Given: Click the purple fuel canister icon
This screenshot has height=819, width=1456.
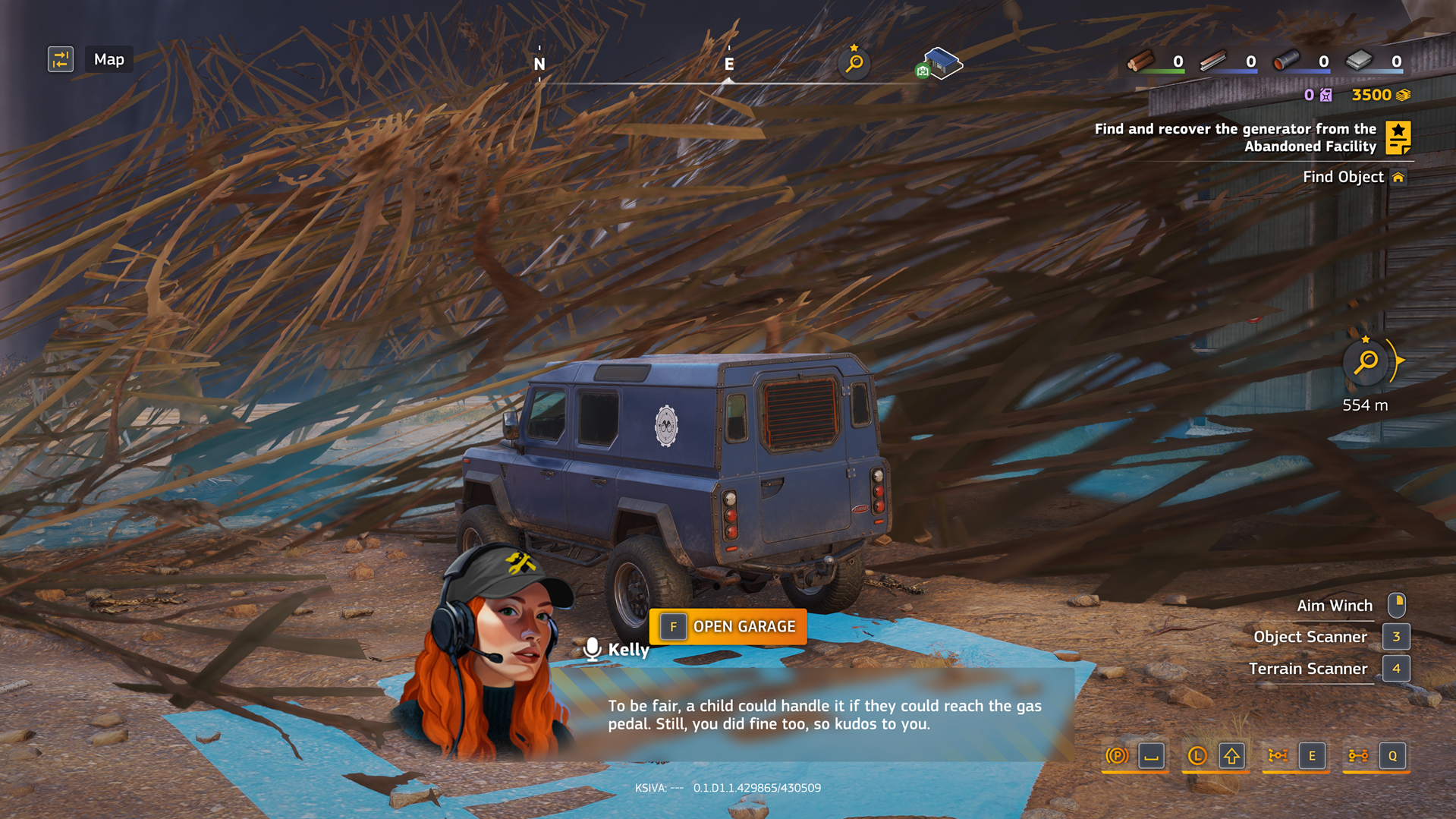Looking at the screenshot, I should pos(1325,95).
